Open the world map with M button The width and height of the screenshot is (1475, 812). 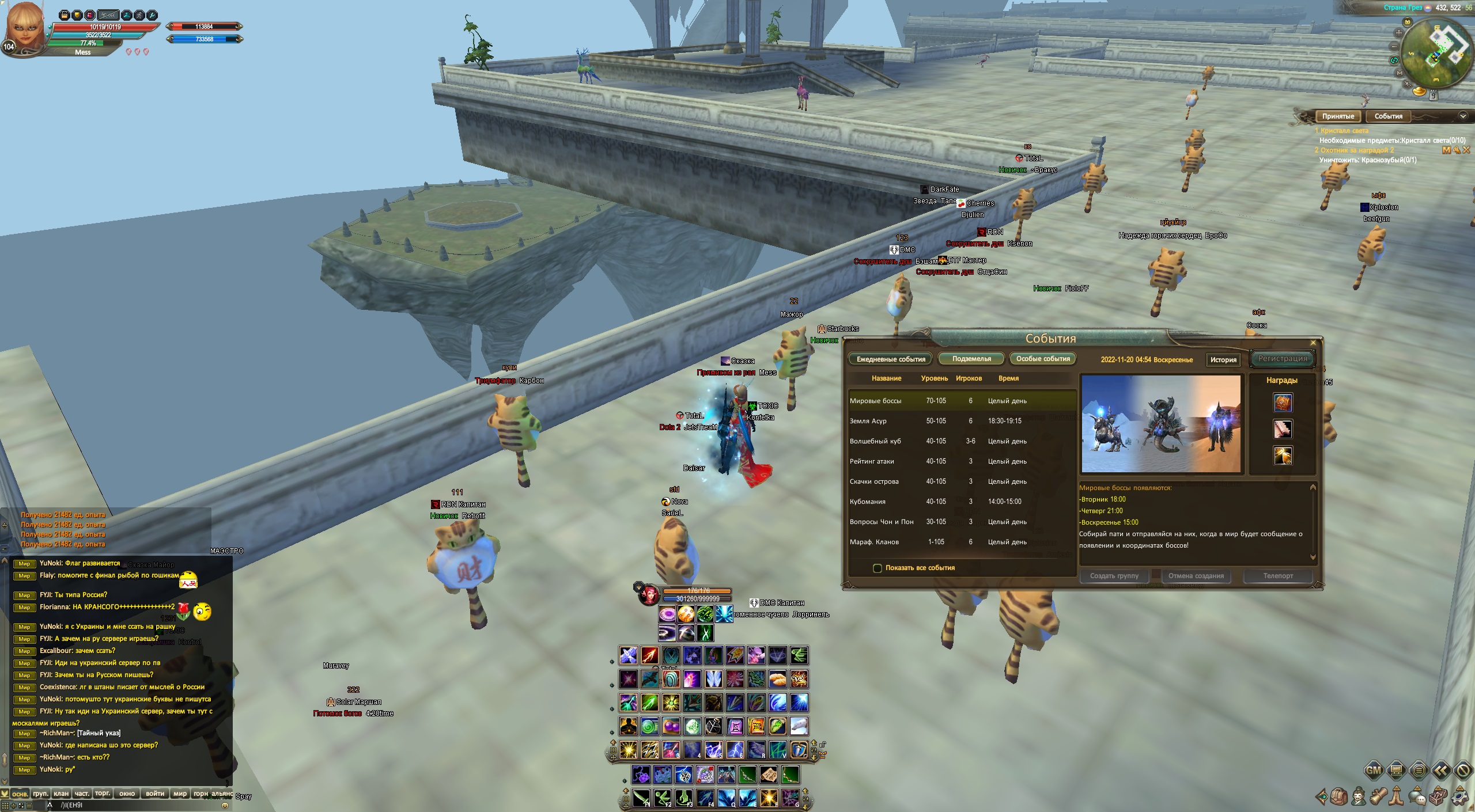[x=1400, y=73]
